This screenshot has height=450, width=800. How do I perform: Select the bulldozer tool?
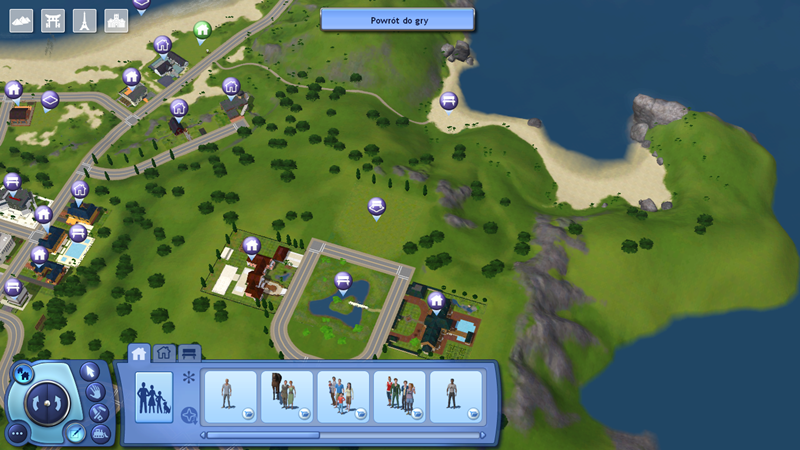100,433
